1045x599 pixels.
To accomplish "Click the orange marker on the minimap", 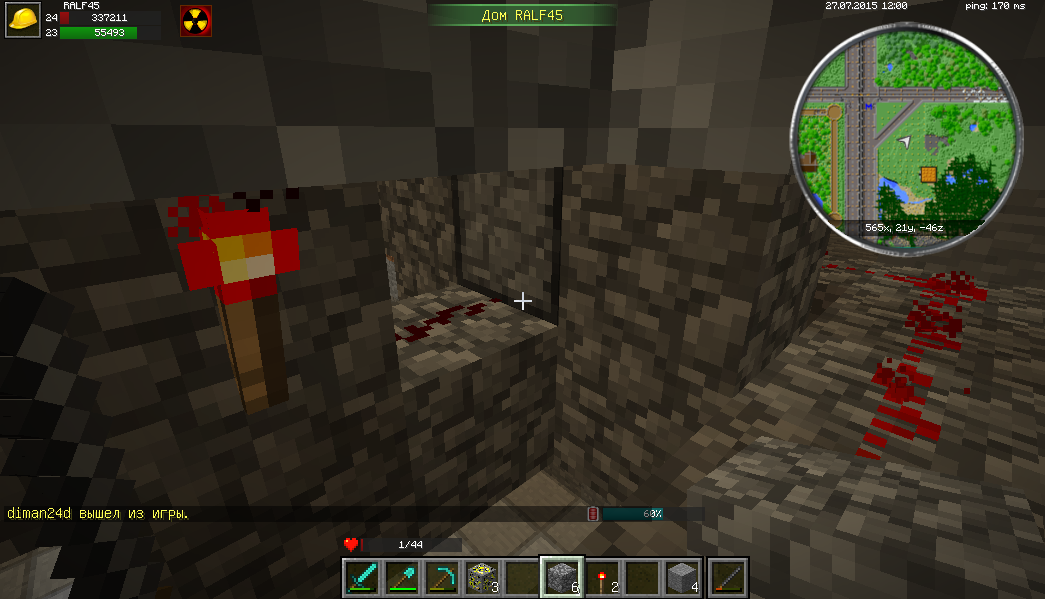I will pyautogui.click(x=930, y=175).
